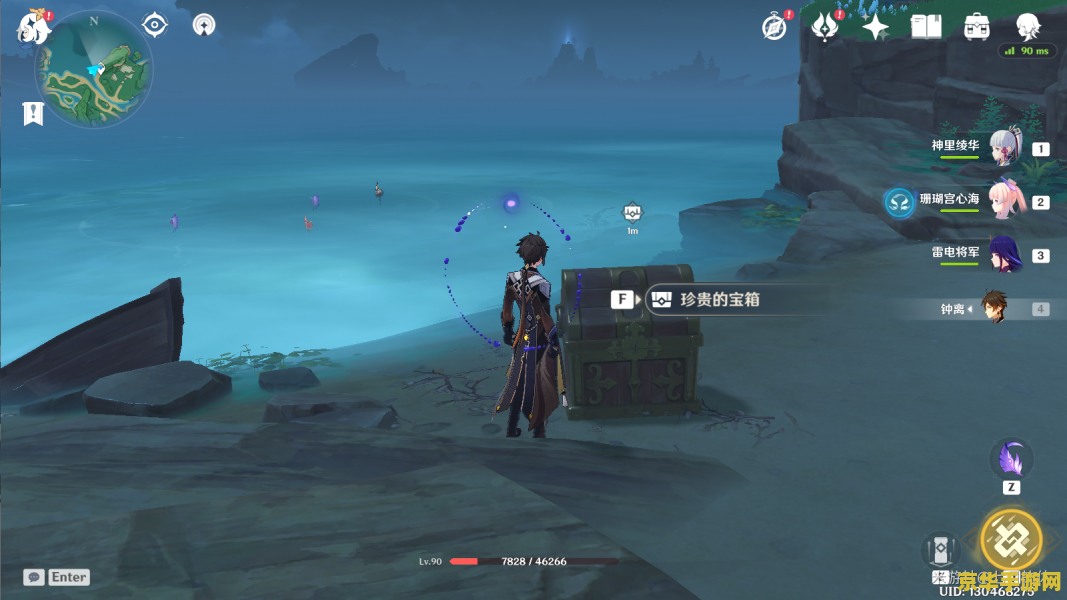
Task: Use the purple feather gadget
Action: [x=1011, y=460]
